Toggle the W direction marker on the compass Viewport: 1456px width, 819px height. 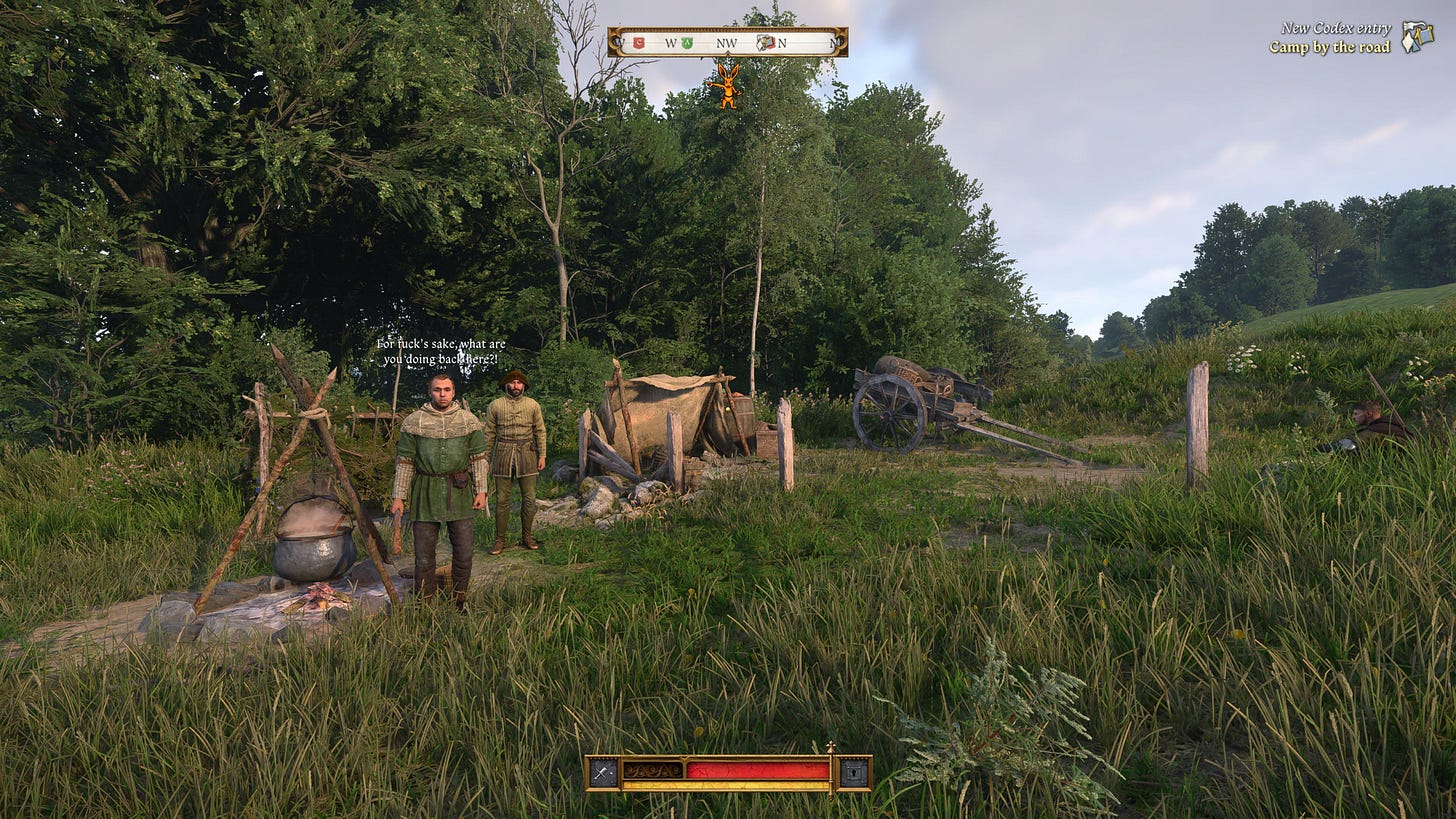tap(670, 42)
